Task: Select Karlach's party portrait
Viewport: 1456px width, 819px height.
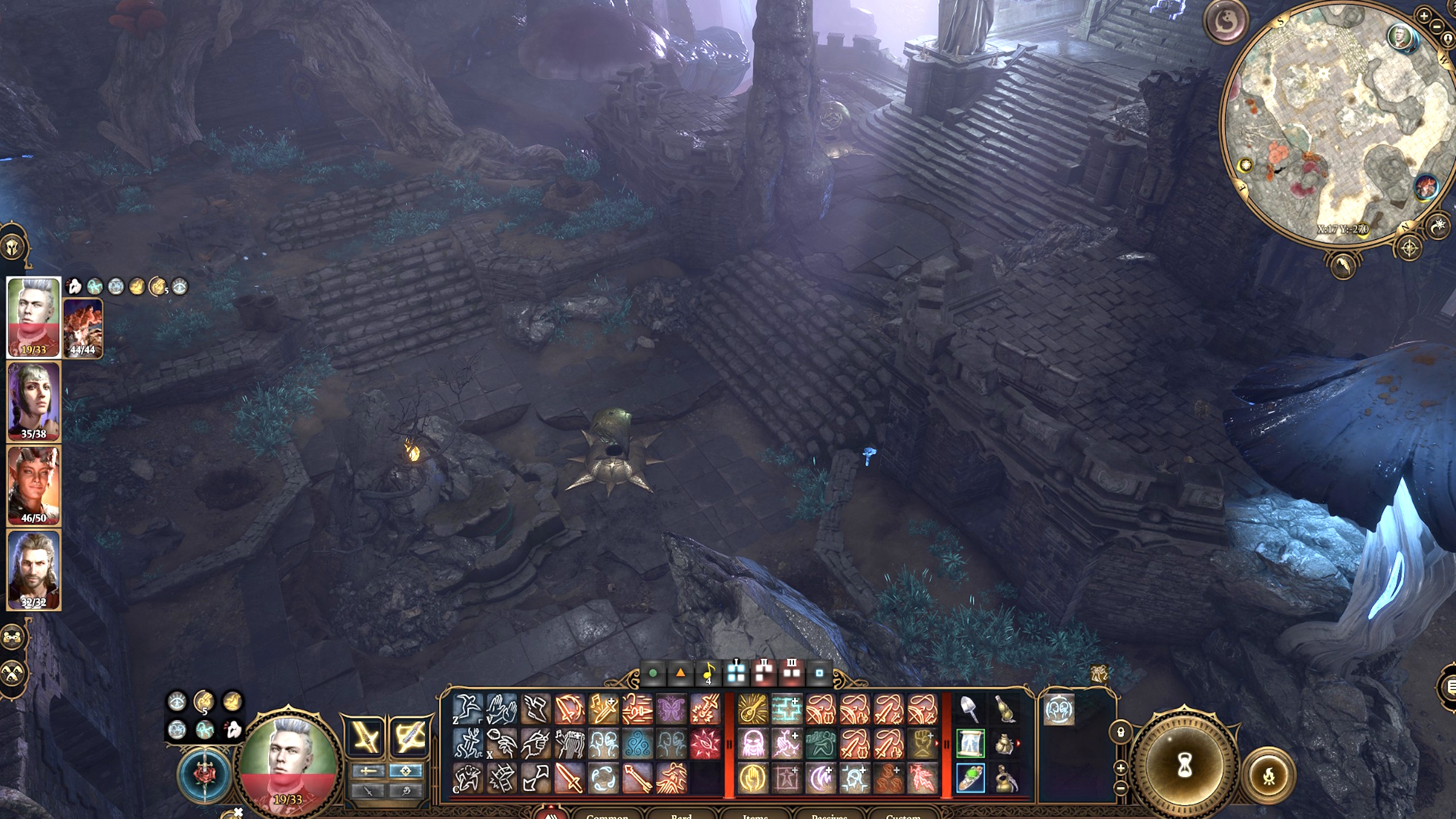Action: (x=33, y=485)
